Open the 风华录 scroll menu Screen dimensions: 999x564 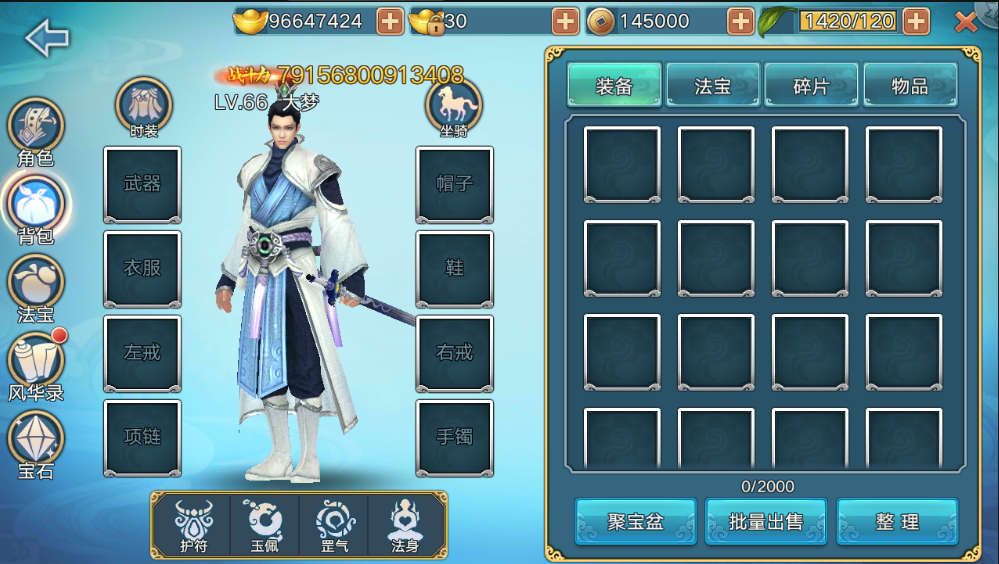pos(35,362)
